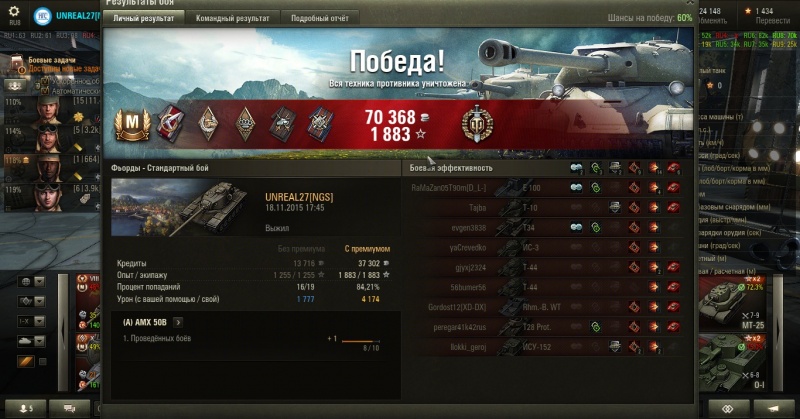Open the AMX 50B mission arrow button
Viewport: 800px width, 419px height.
point(178,322)
